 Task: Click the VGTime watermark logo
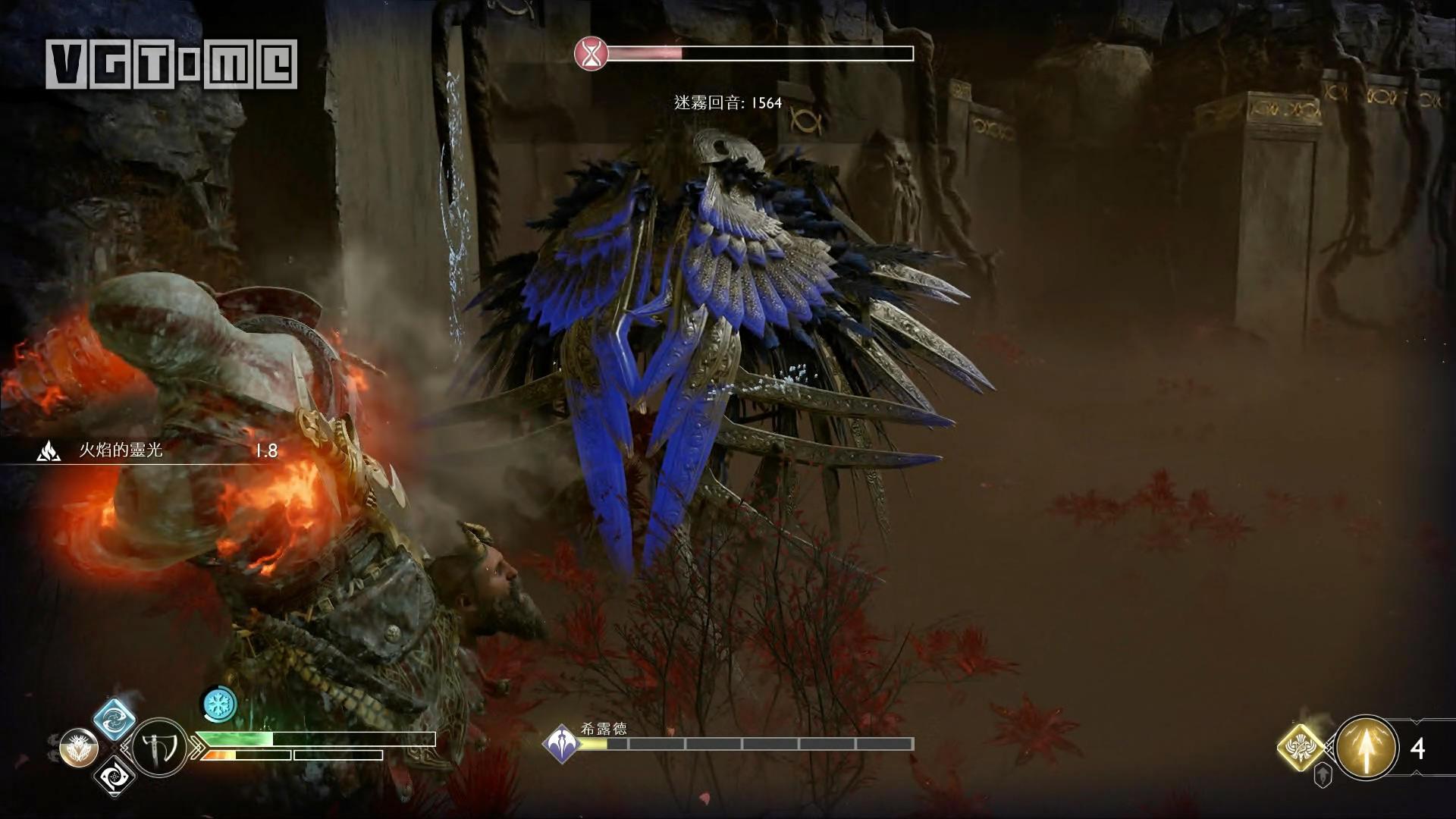tap(171, 64)
